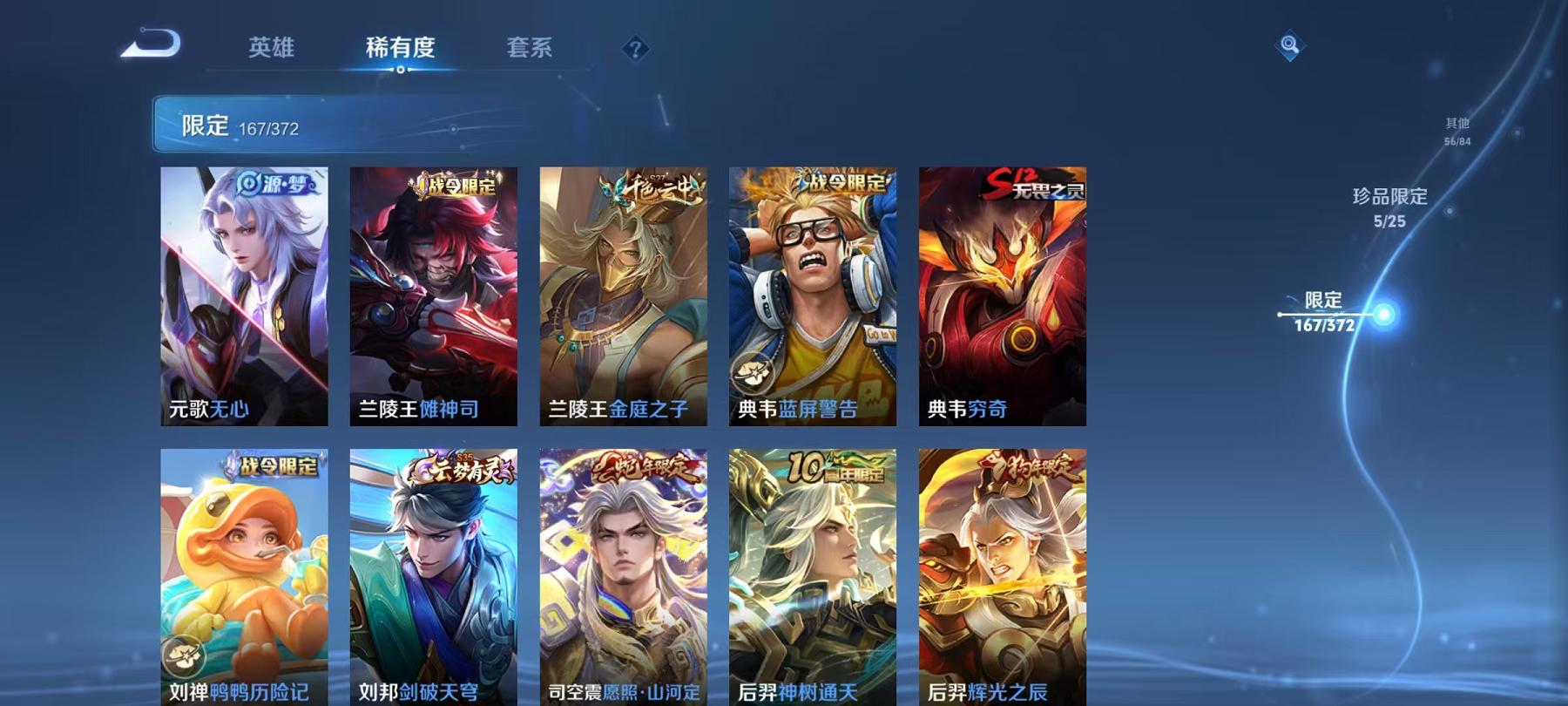Open the question mark help icon
Screen dimensions: 1568x706
click(639, 50)
